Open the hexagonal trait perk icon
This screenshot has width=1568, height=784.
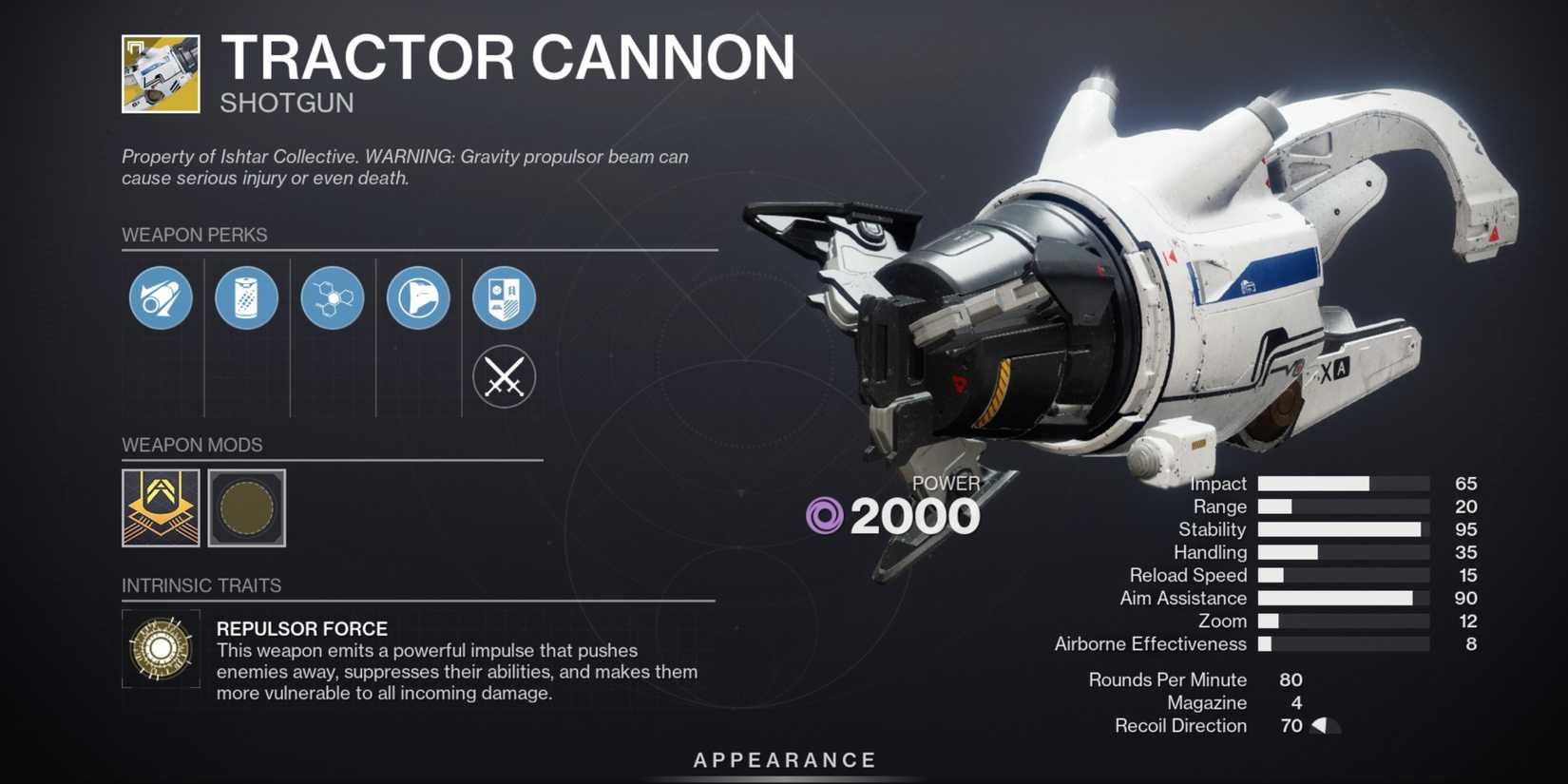[332, 297]
